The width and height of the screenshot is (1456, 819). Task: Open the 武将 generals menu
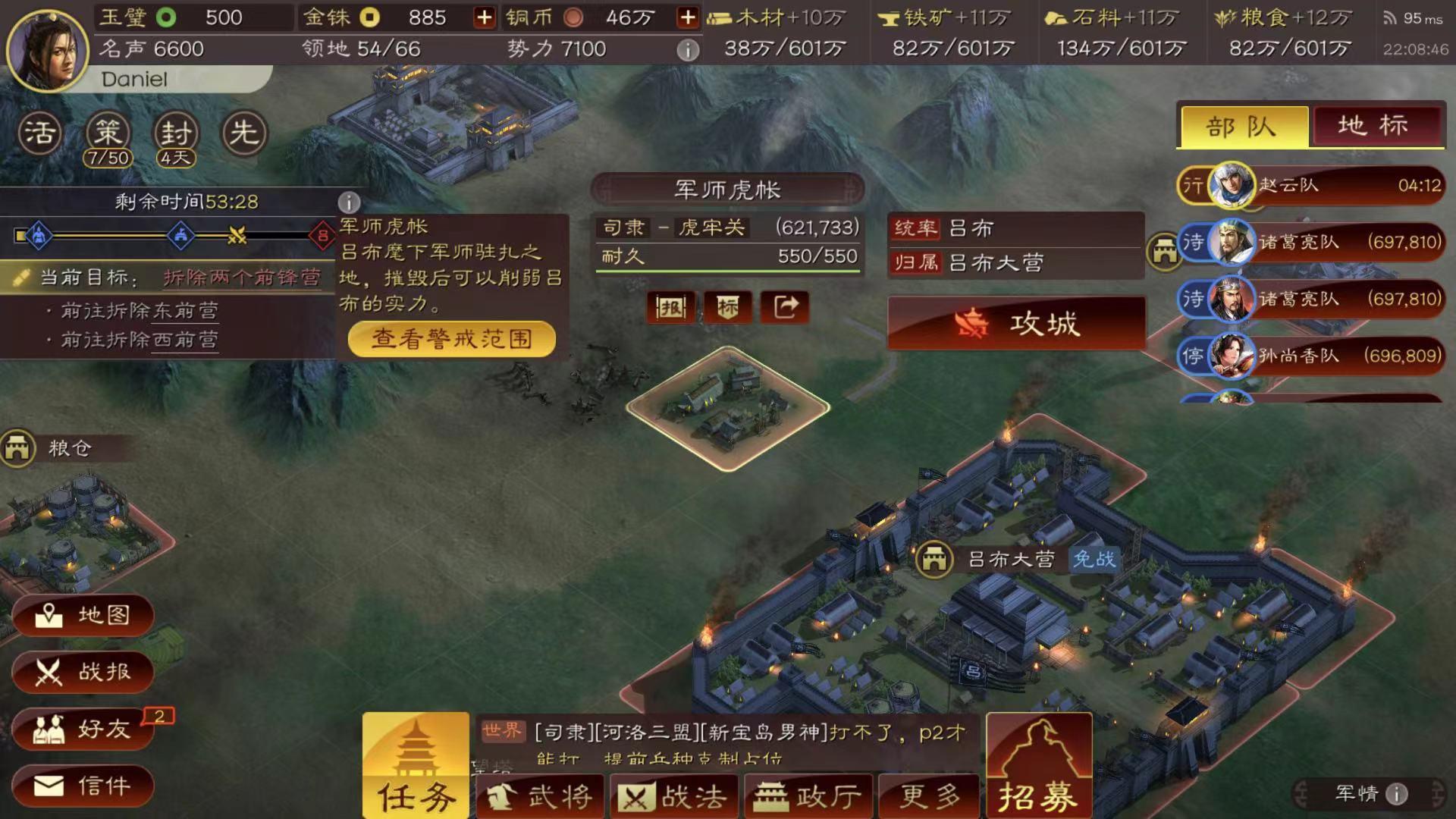point(540,795)
